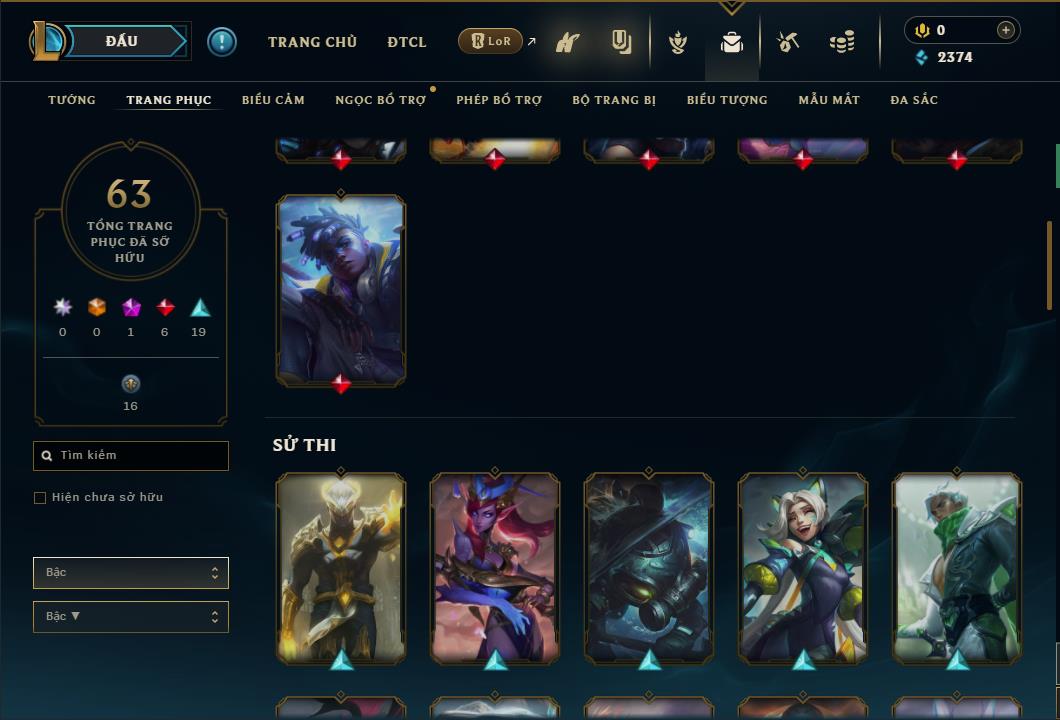Select the NGỌC BỔ TRỢ tab

tap(380, 100)
